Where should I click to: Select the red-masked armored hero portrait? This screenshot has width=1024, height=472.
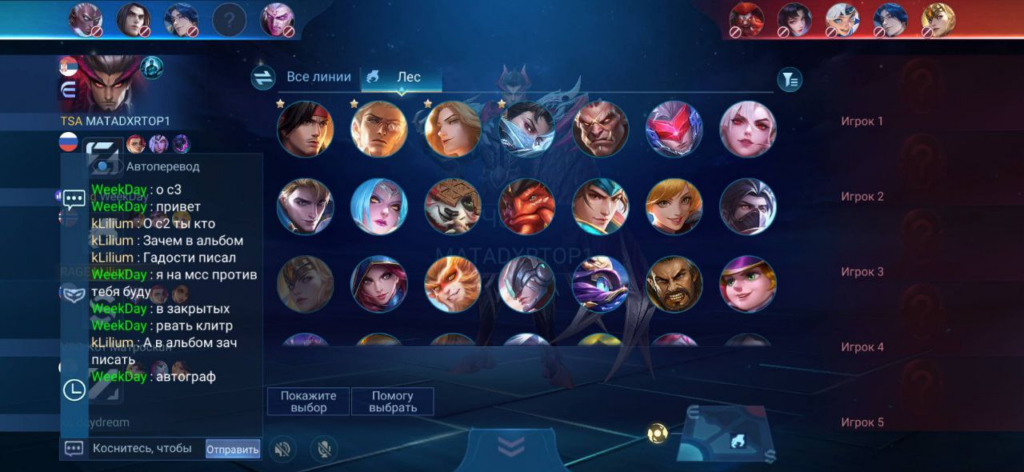pos(674,129)
